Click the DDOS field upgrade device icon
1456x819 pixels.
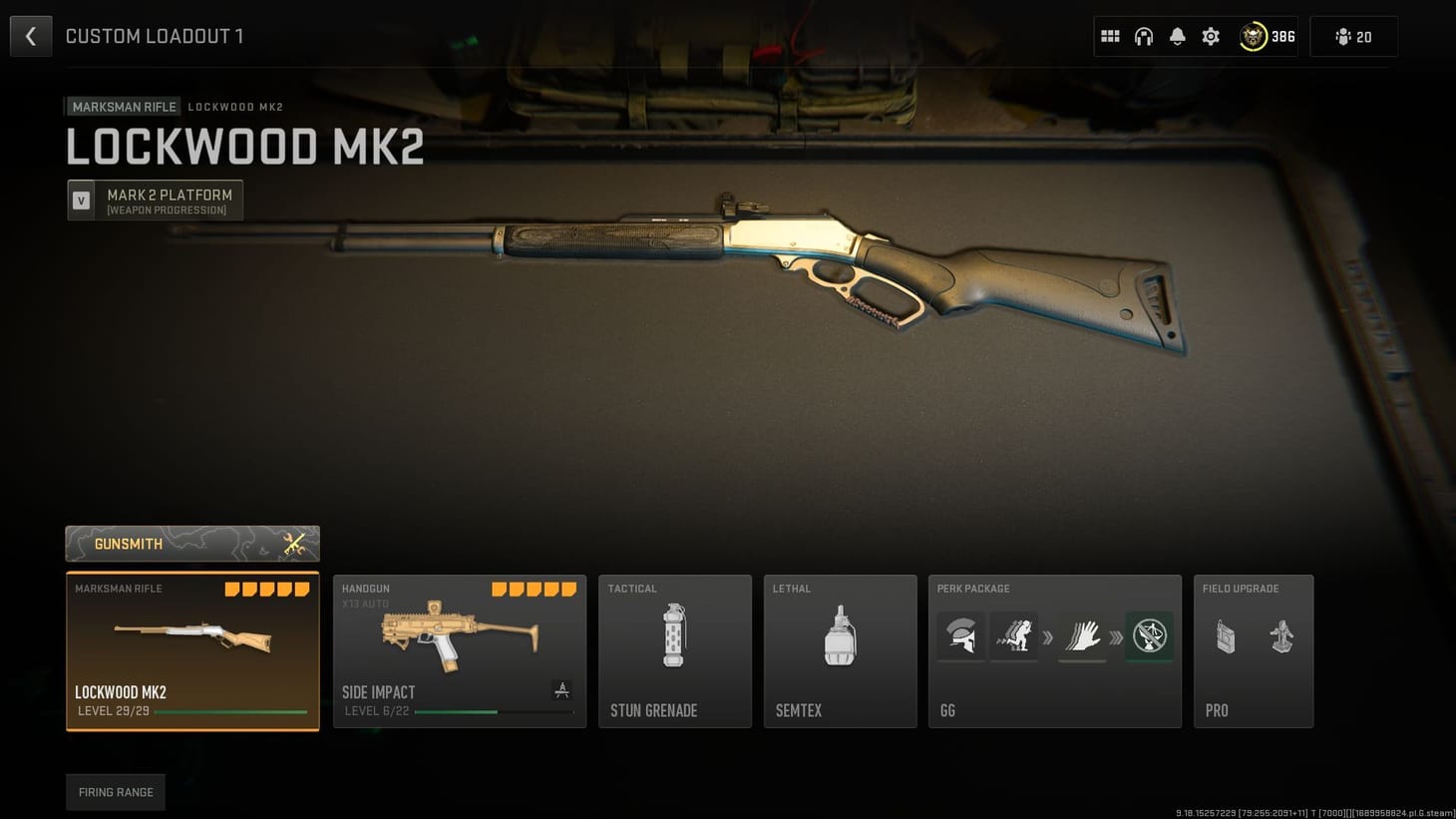1225,636
